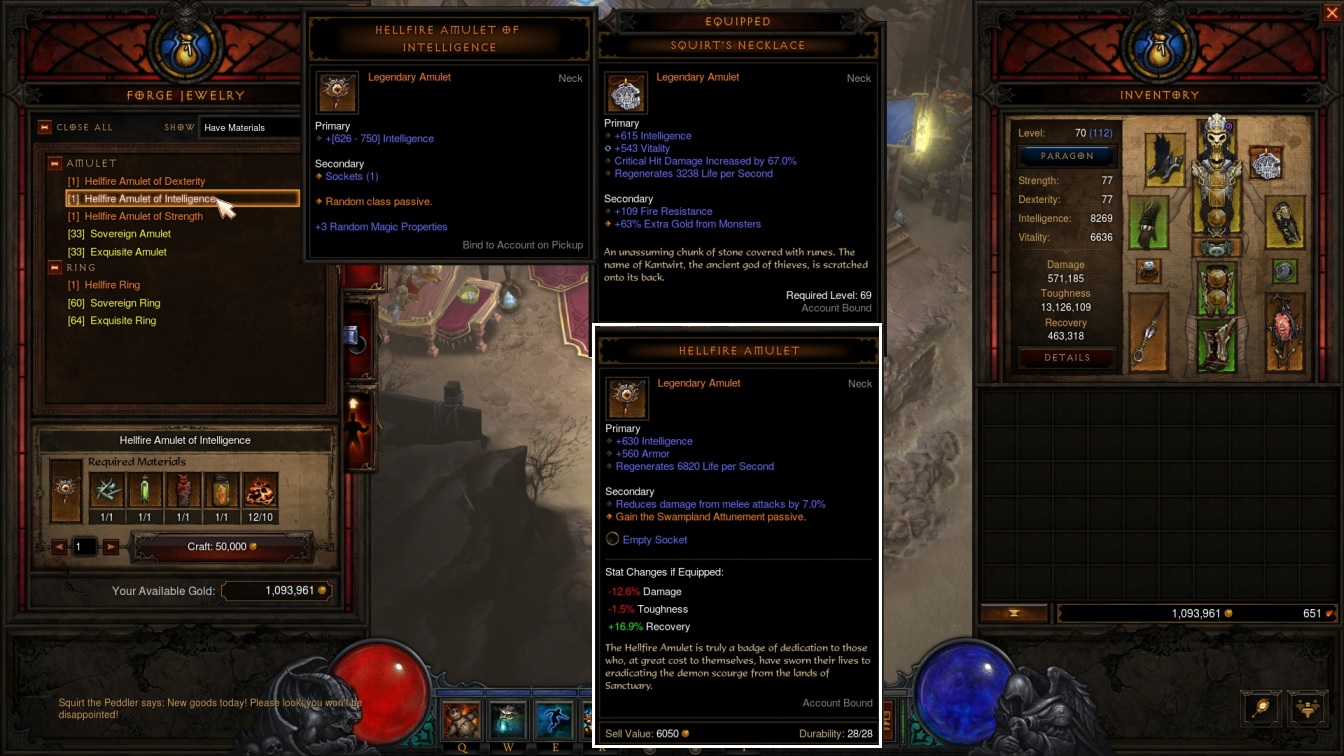Image resolution: width=1344 pixels, height=756 pixels.
Task: Choose the Sovereign Ring recipe
Action: (x=125, y=303)
